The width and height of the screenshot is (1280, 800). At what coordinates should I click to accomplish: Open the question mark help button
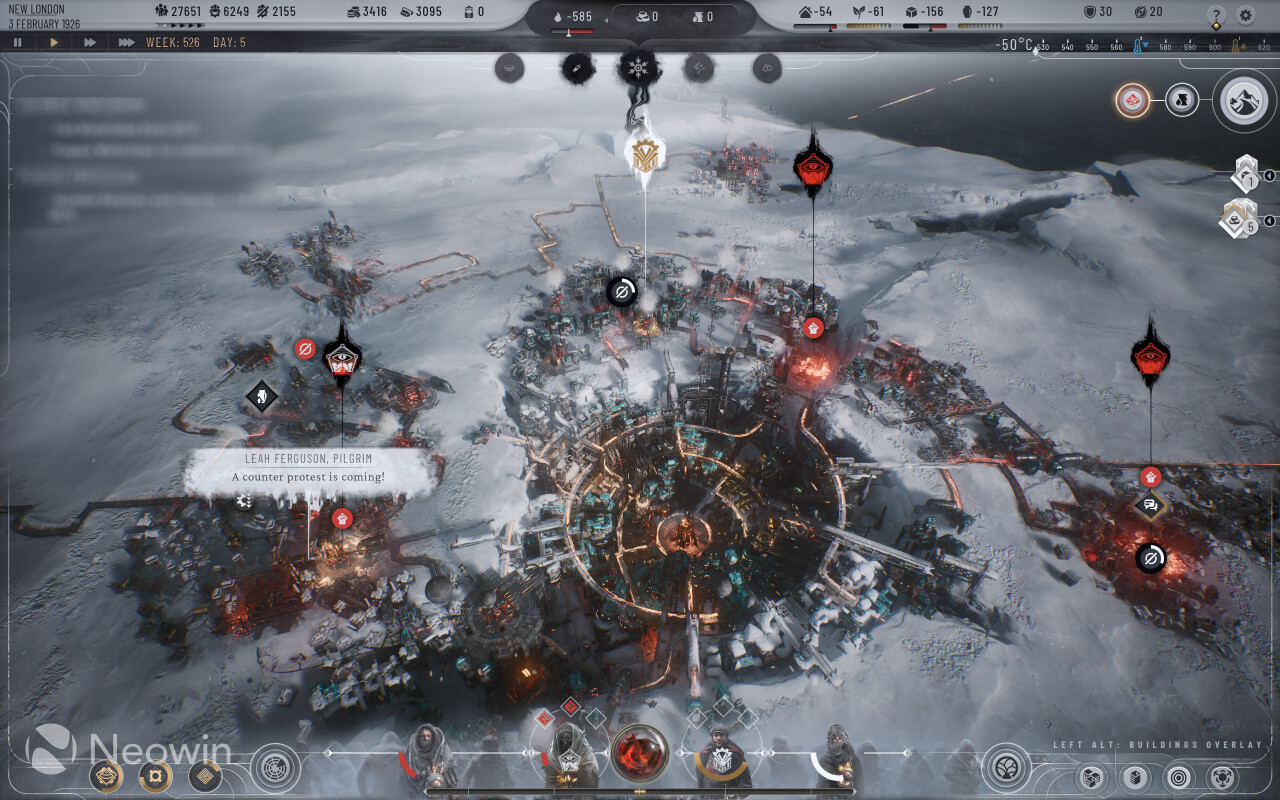[1216, 15]
